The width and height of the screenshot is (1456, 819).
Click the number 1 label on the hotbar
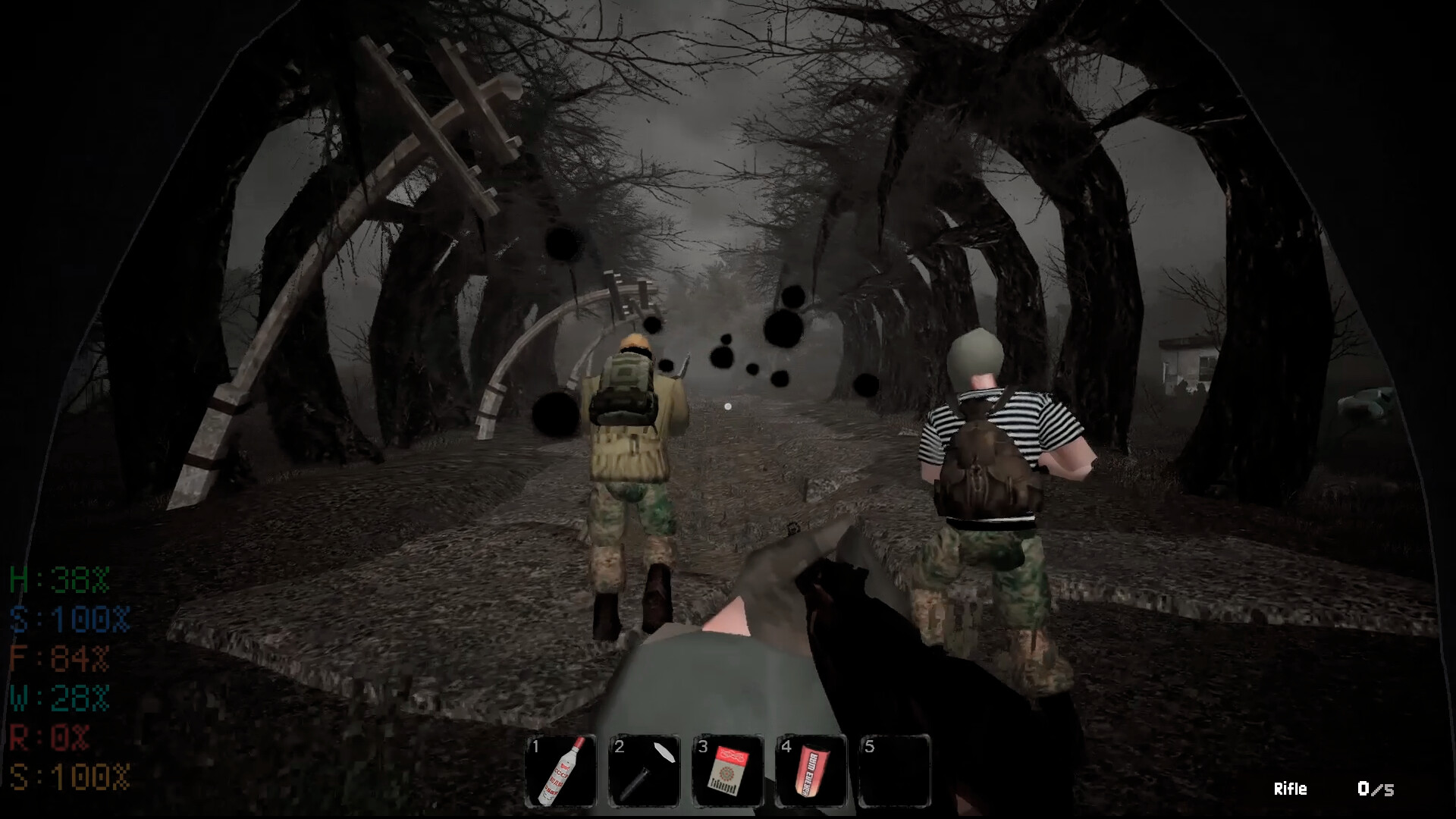point(535,747)
